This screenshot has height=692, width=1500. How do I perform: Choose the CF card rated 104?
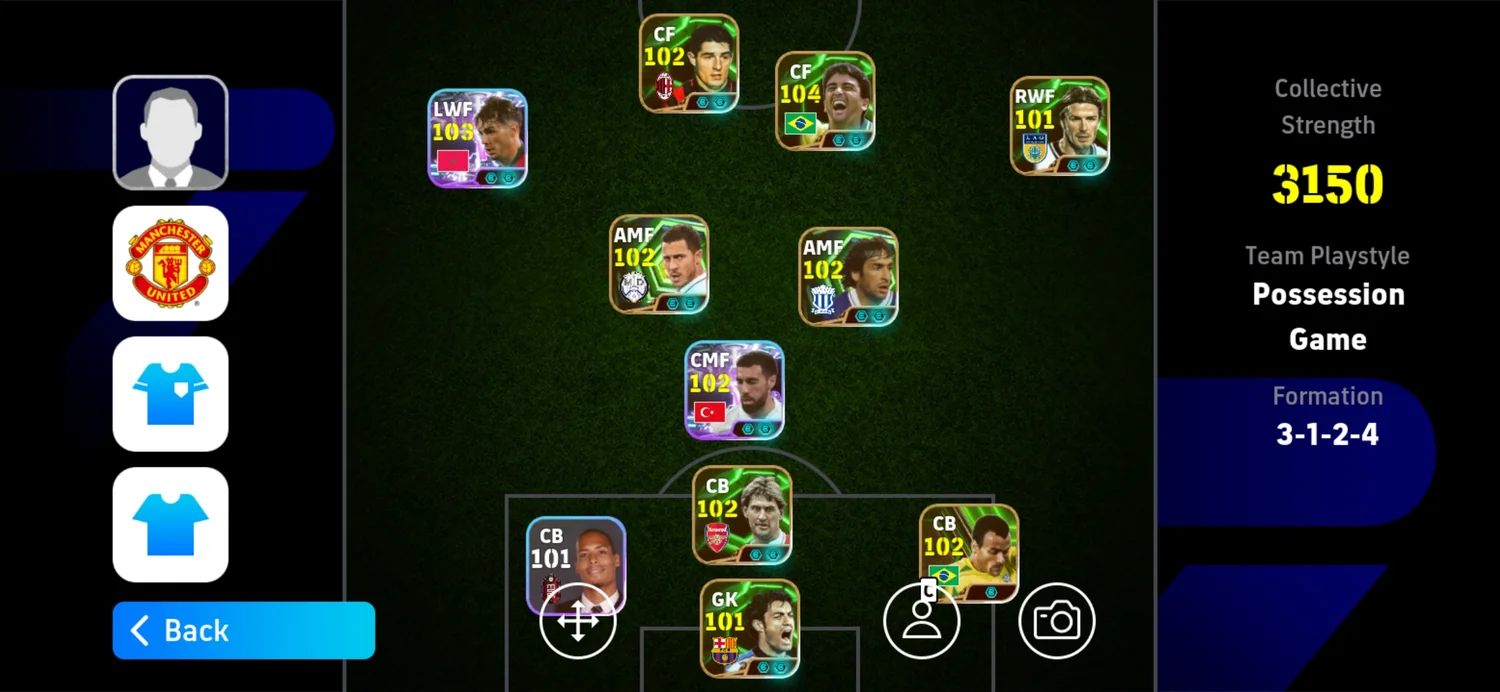click(x=825, y=101)
